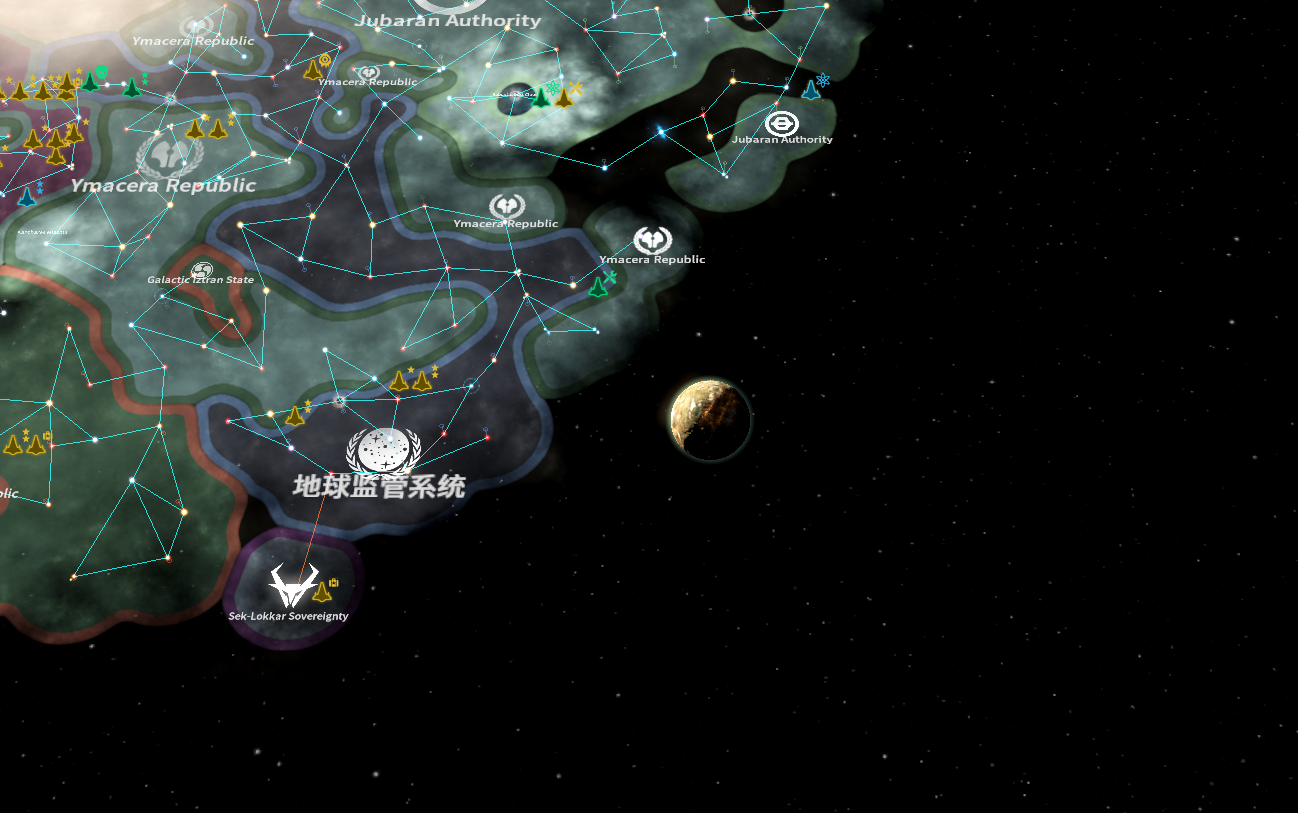Open the Jubaran Authority empire emblem

click(782, 123)
